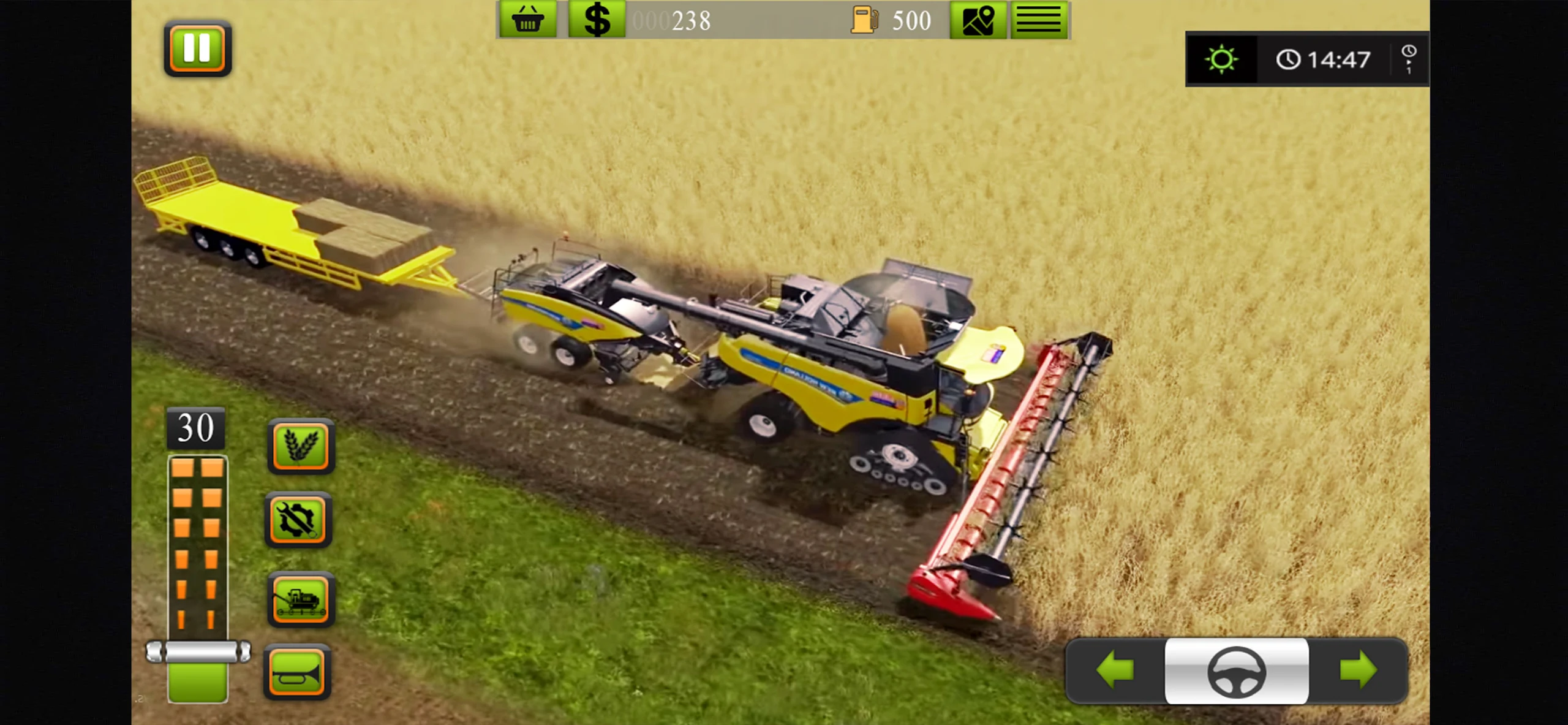Click the steering wheel control

click(x=1236, y=672)
